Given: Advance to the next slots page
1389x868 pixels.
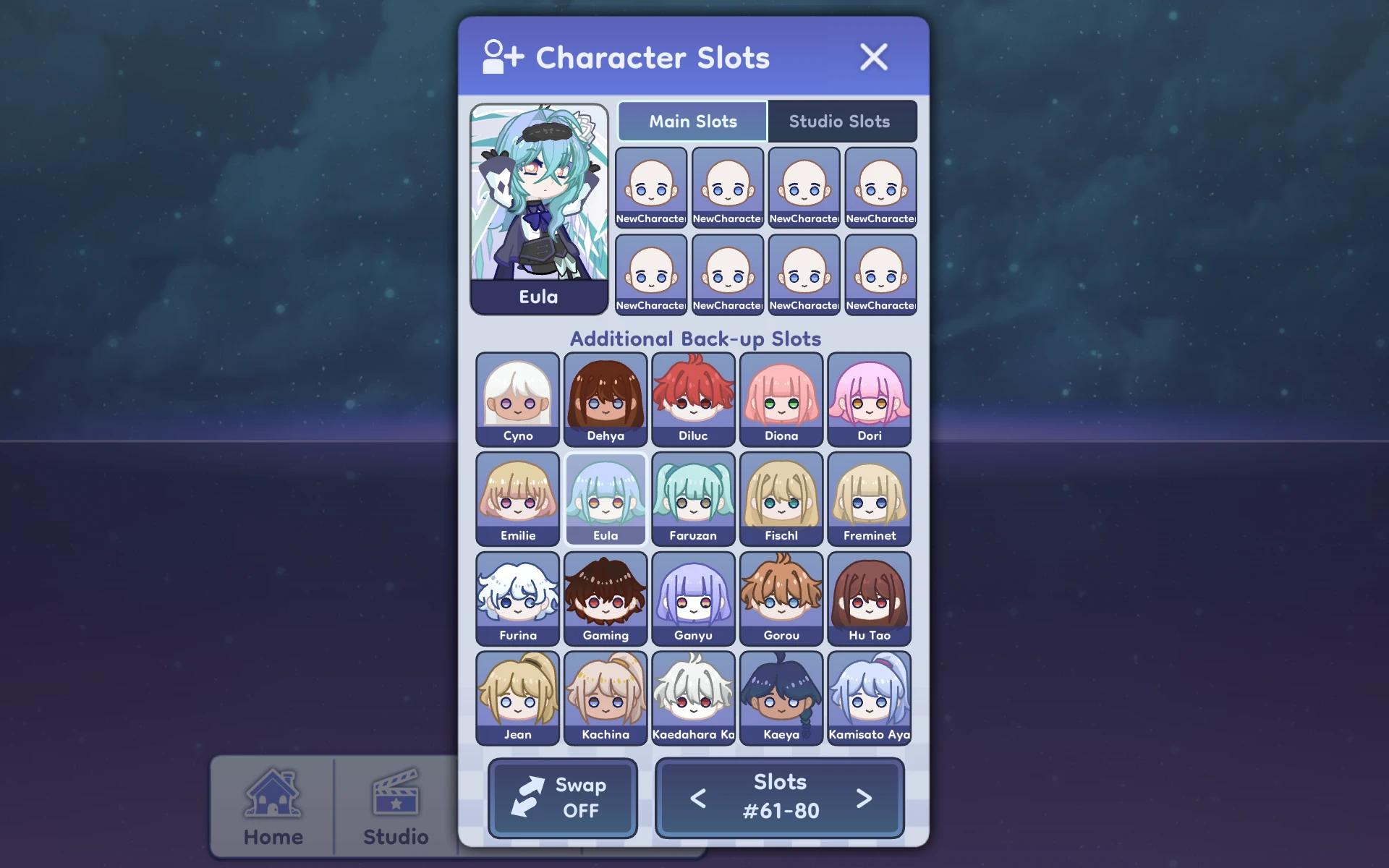Looking at the screenshot, I should pyautogui.click(x=863, y=798).
